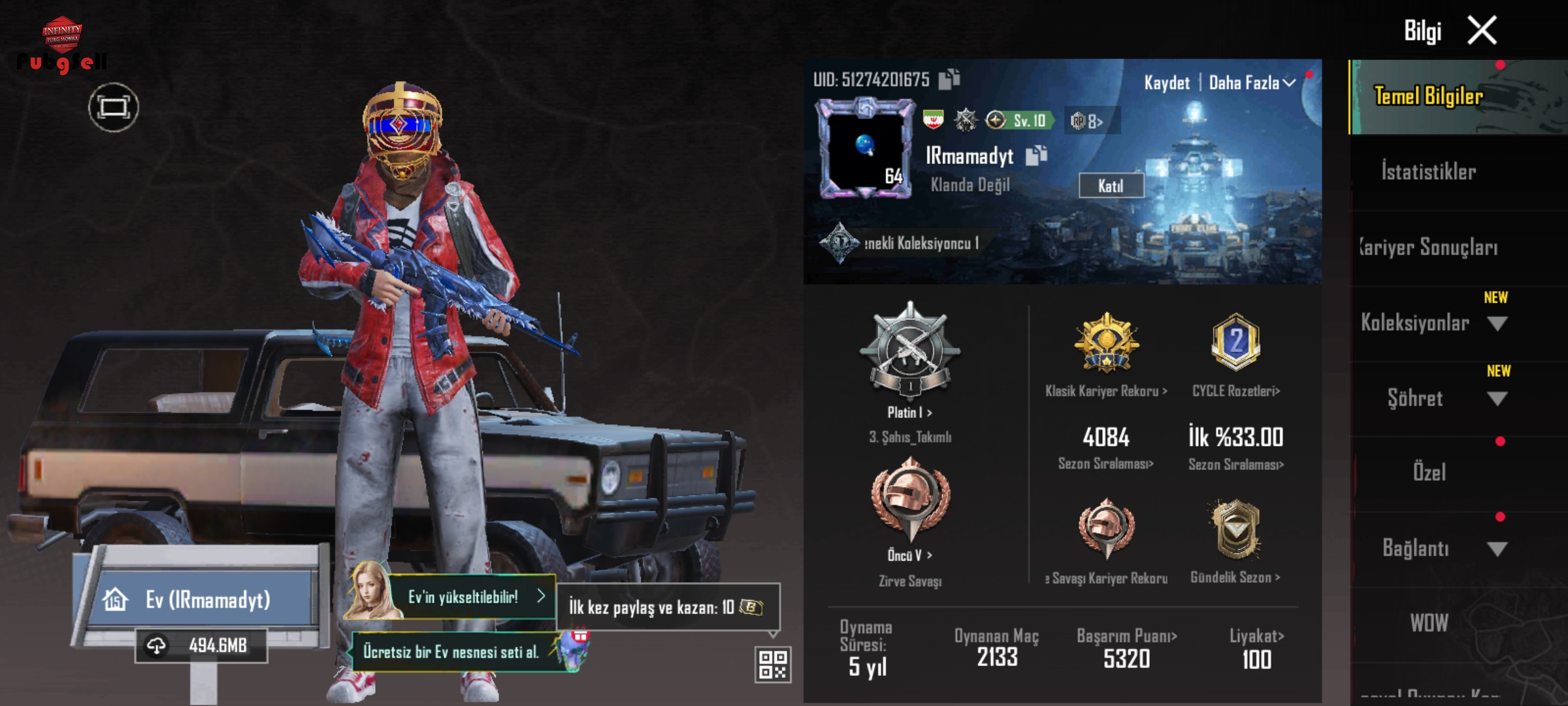Open the Temel Bilgiler tab
The image size is (1568, 706).
tap(1428, 97)
